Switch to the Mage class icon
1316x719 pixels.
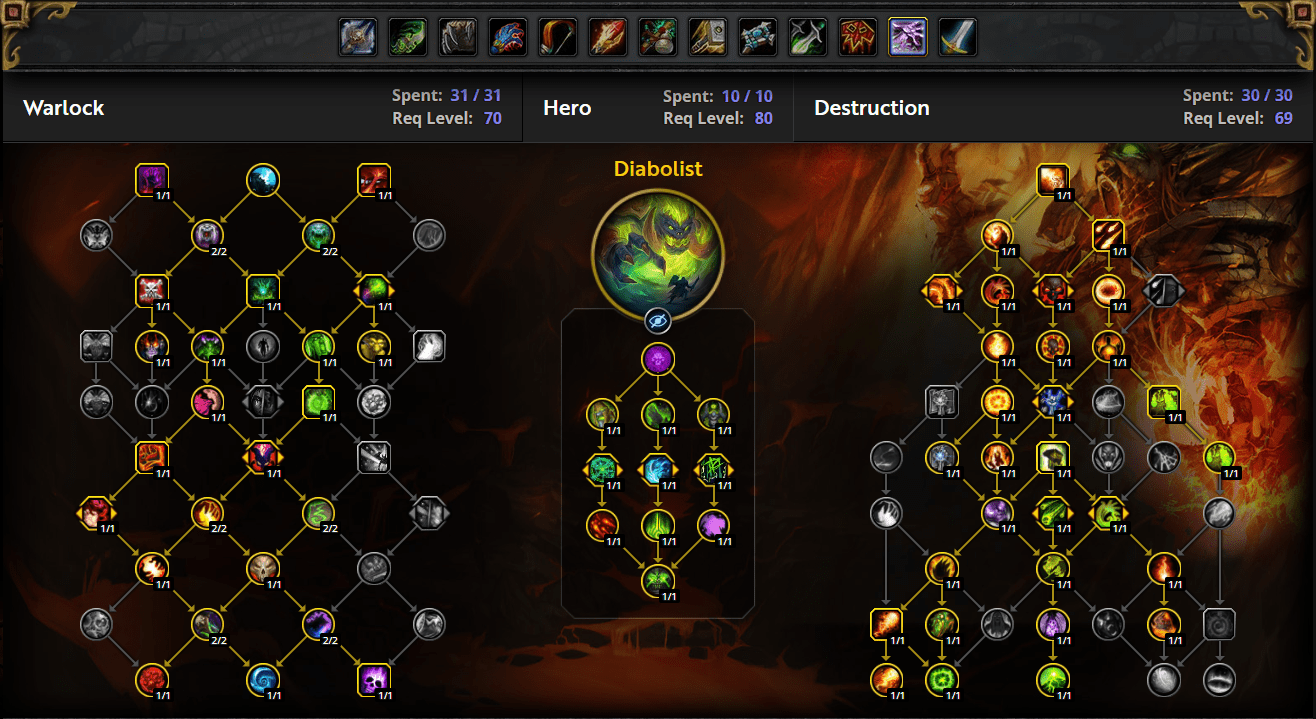[x=608, y=38]
